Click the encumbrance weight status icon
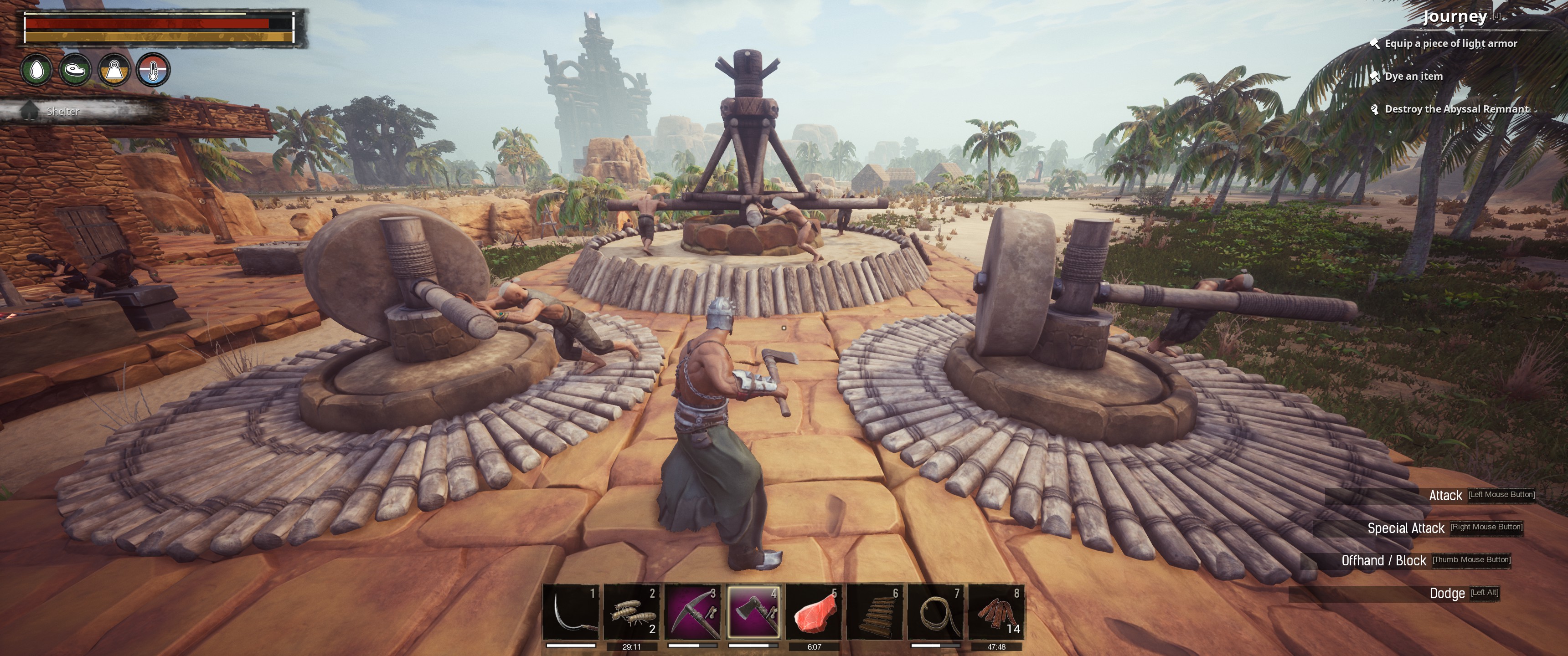1568x656 pixels. [x=114, y=70]
